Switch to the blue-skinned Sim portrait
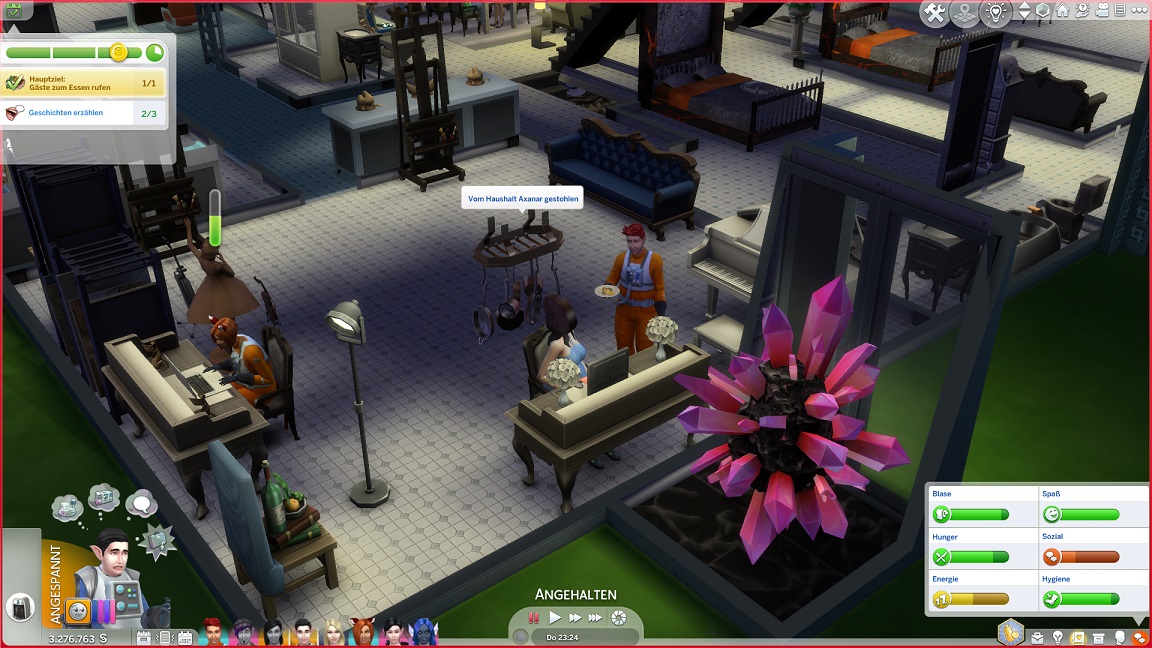This screenshot has width=1152, height=648. [424, 633]
